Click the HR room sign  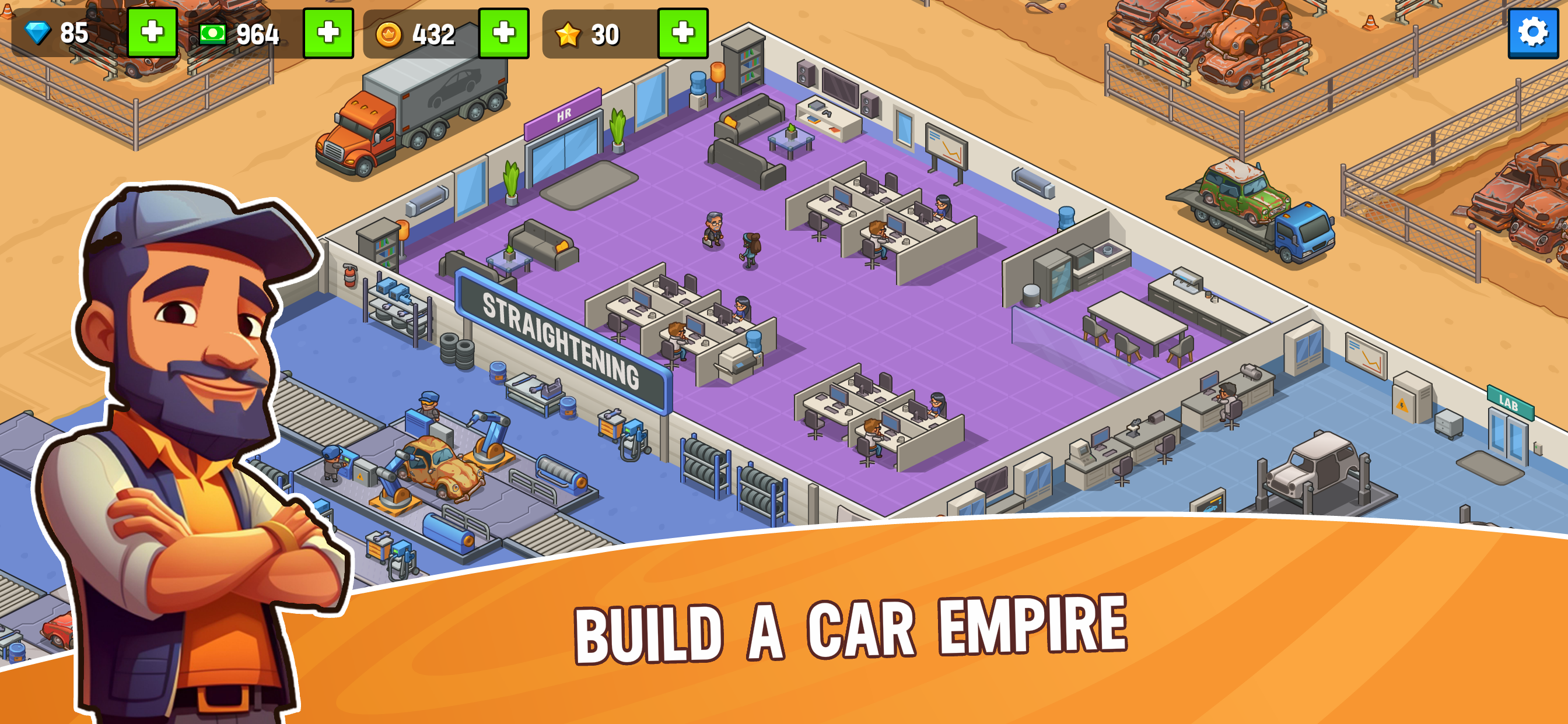coord(563,114)
